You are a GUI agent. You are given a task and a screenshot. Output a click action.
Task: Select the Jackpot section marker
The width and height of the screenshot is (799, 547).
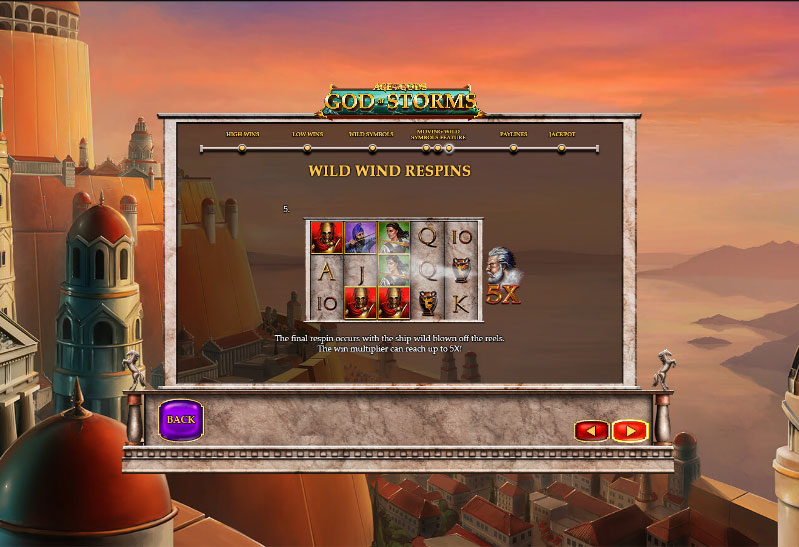point(562,148)
